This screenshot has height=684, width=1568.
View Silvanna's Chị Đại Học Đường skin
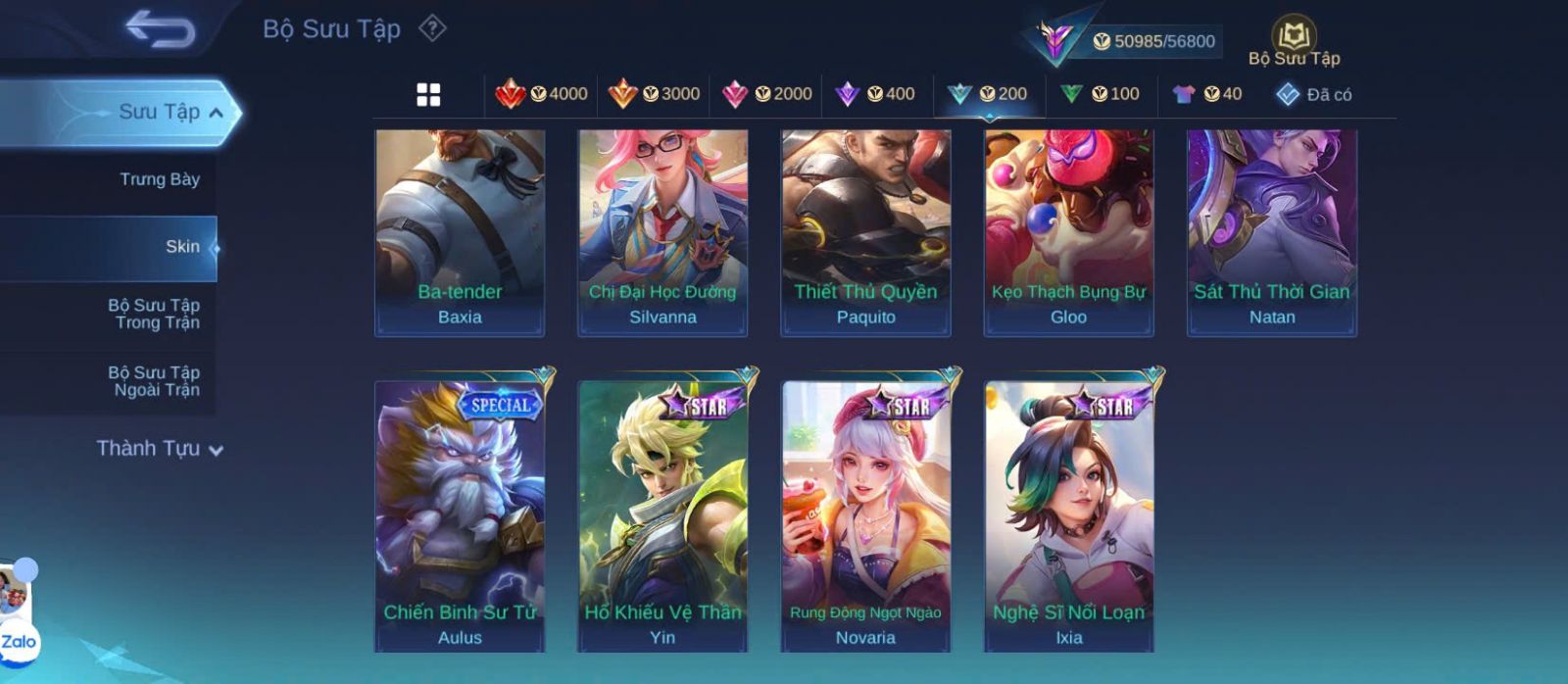pos(662,232)
